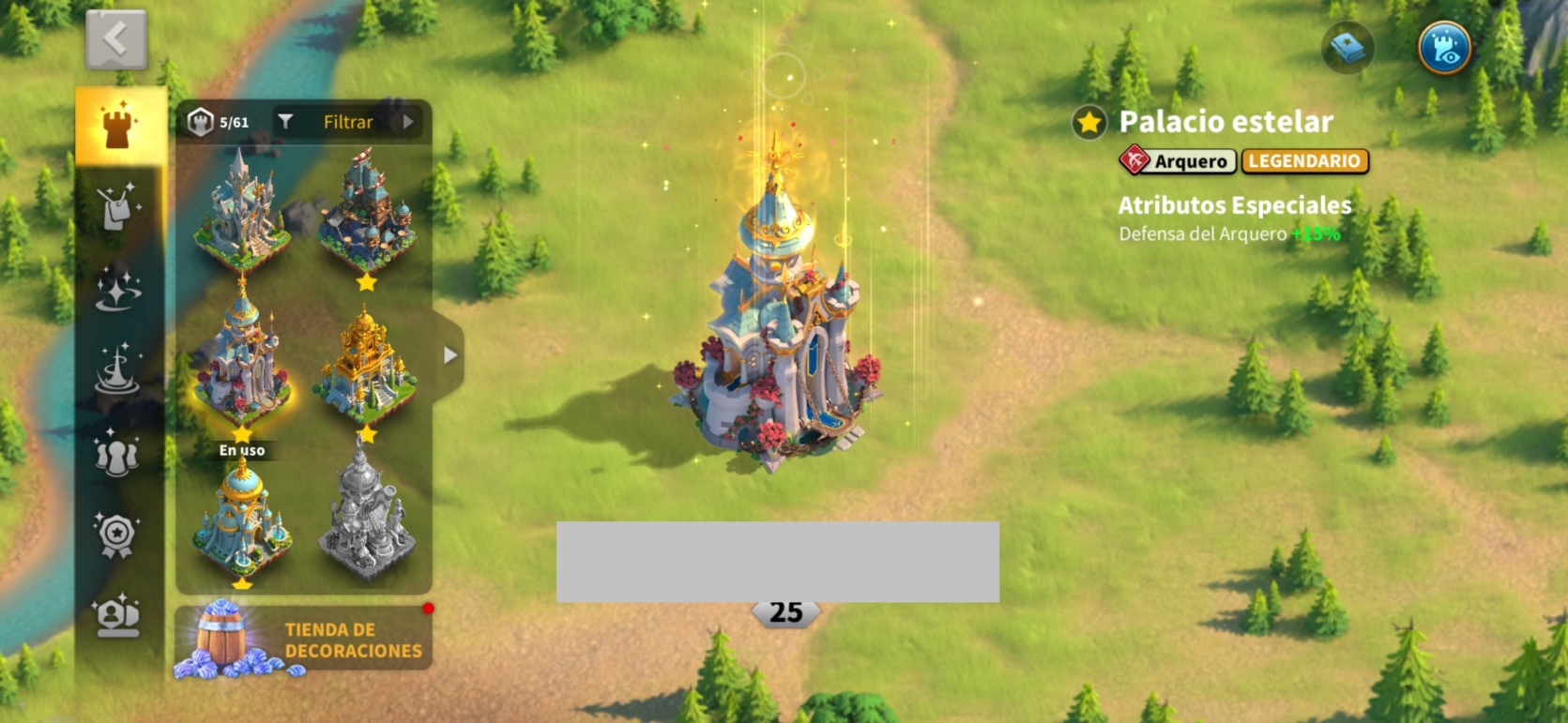Select the castle themes tab
This screenshot has height=723, width=1568.
(118, 126)
